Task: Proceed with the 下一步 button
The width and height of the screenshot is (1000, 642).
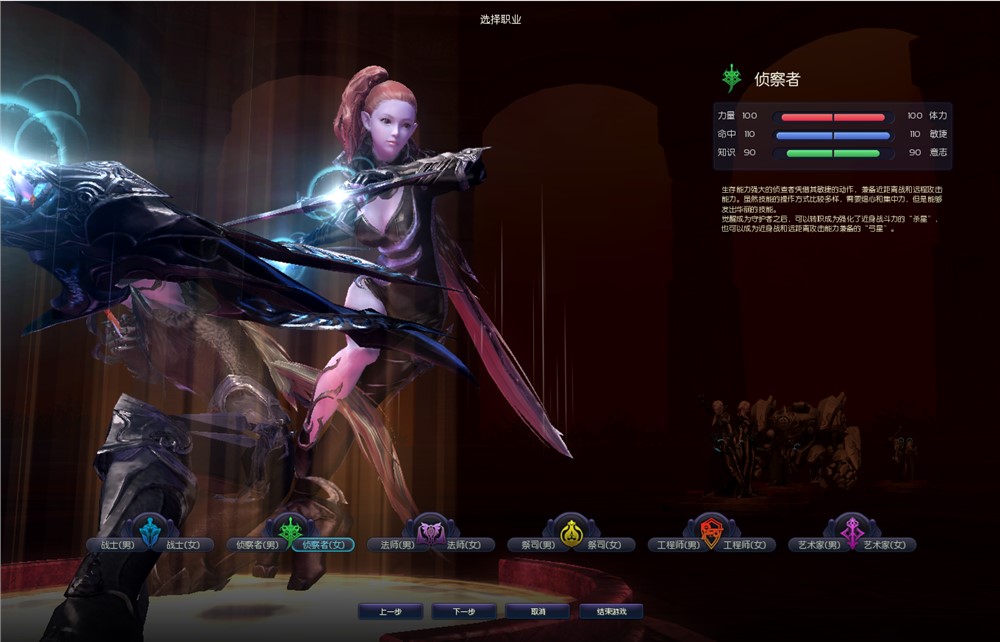Action: point(463,611)
